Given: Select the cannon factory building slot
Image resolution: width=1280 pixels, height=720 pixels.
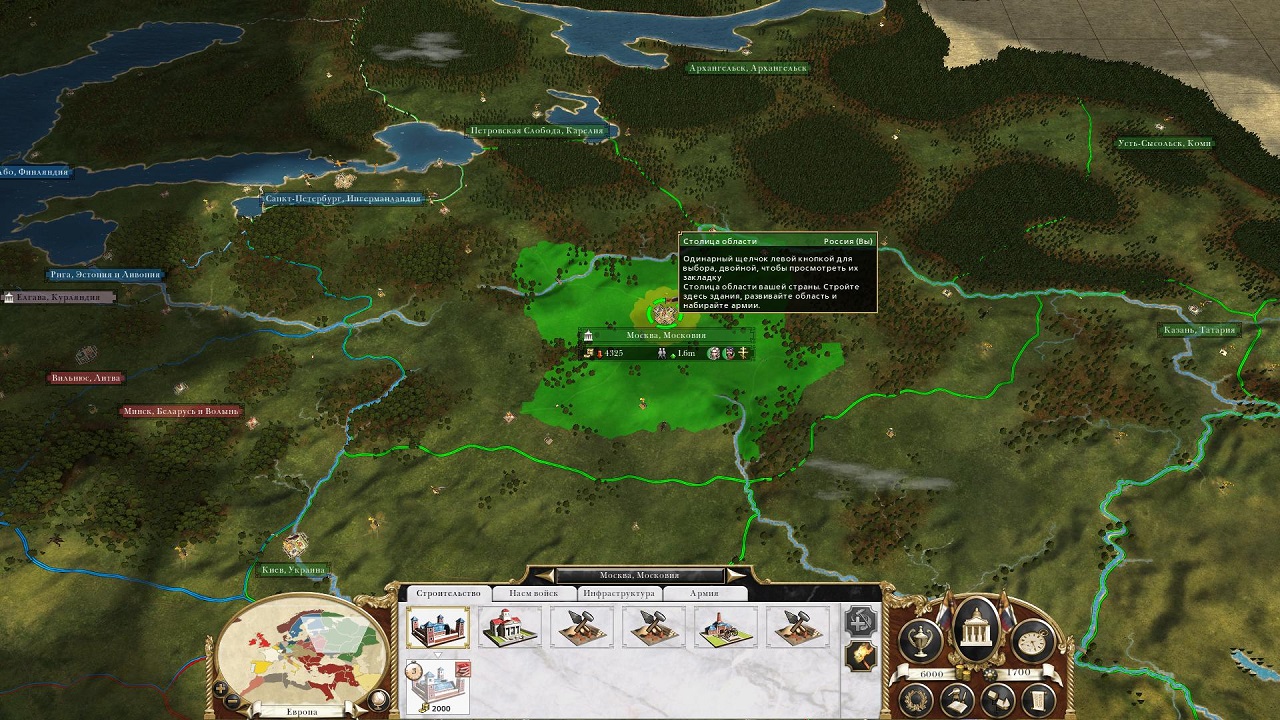Looking at the screenshot, I should coord(726,627).
